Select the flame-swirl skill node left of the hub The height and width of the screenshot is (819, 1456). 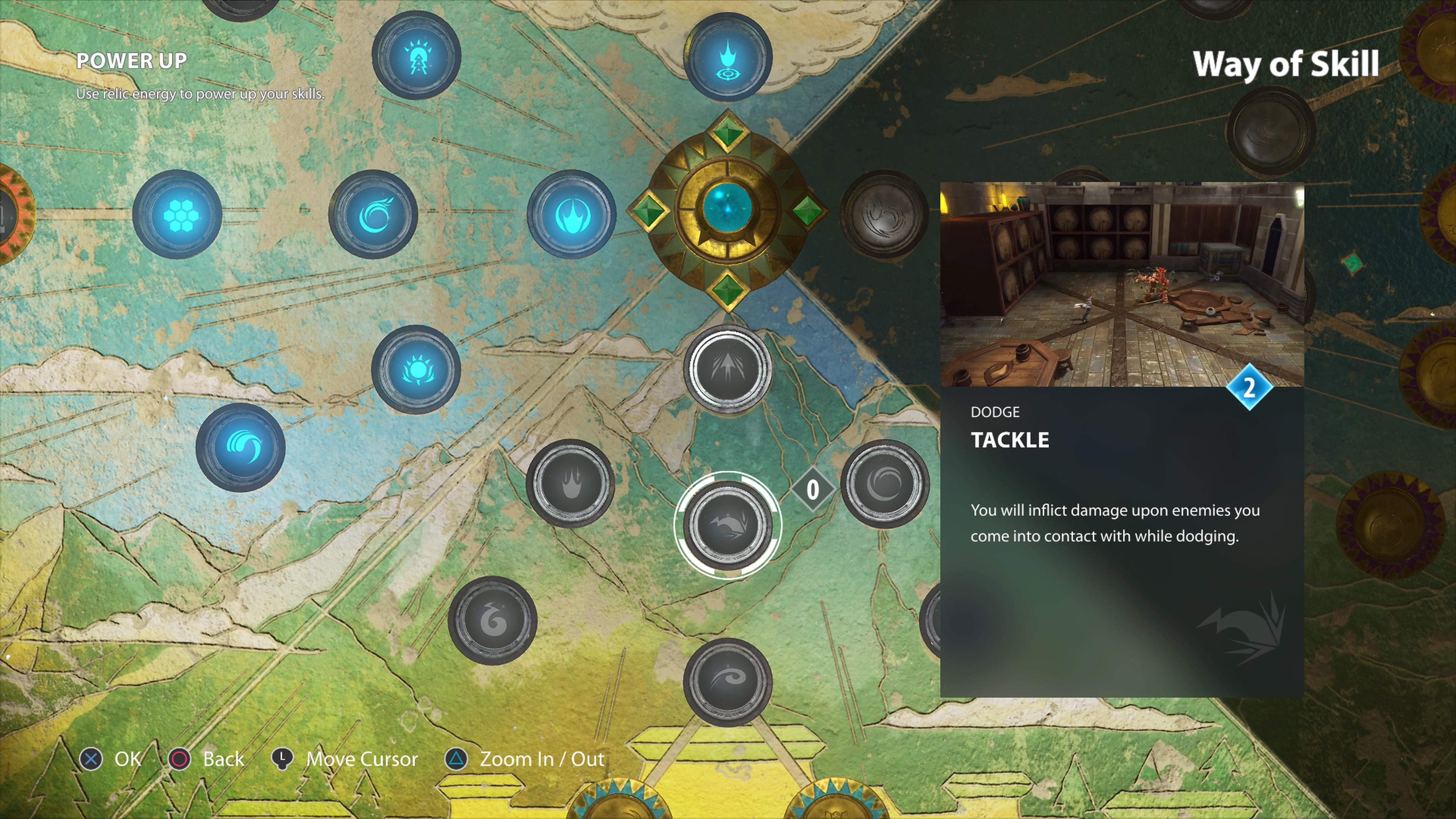pos(375,215)
